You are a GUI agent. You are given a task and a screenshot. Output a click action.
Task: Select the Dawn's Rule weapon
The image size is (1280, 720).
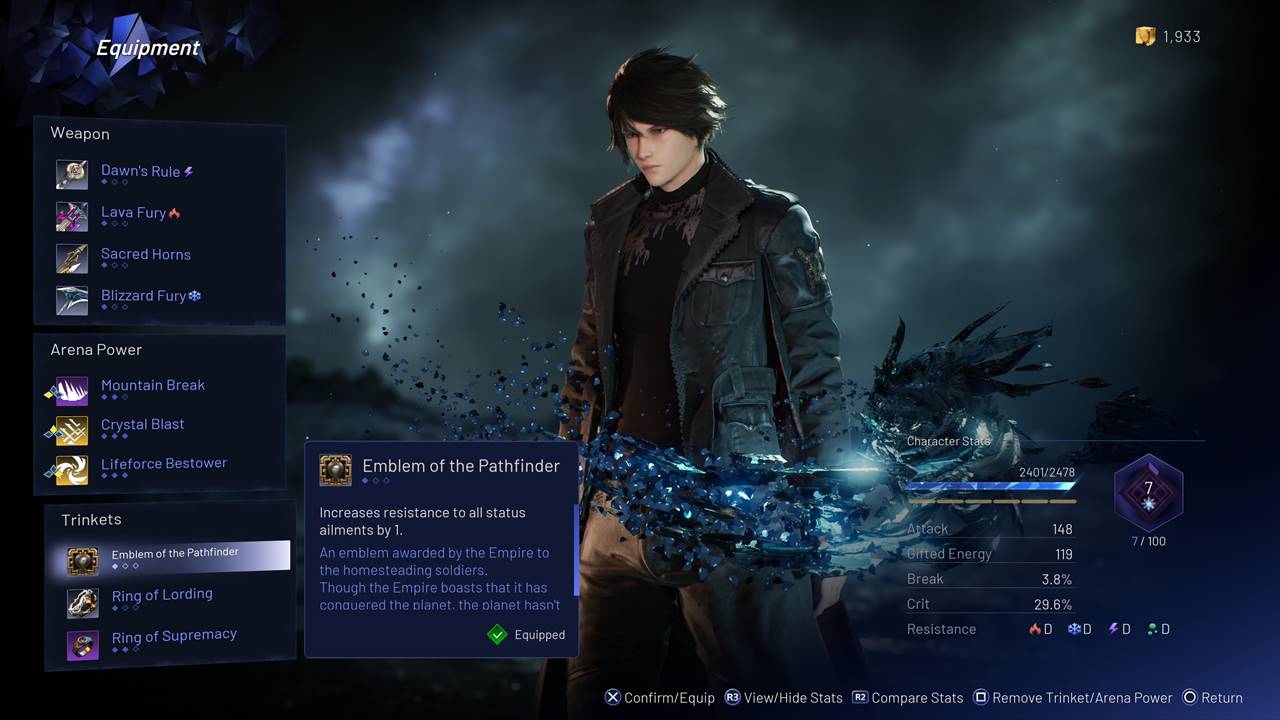click(x=140, y=173)
